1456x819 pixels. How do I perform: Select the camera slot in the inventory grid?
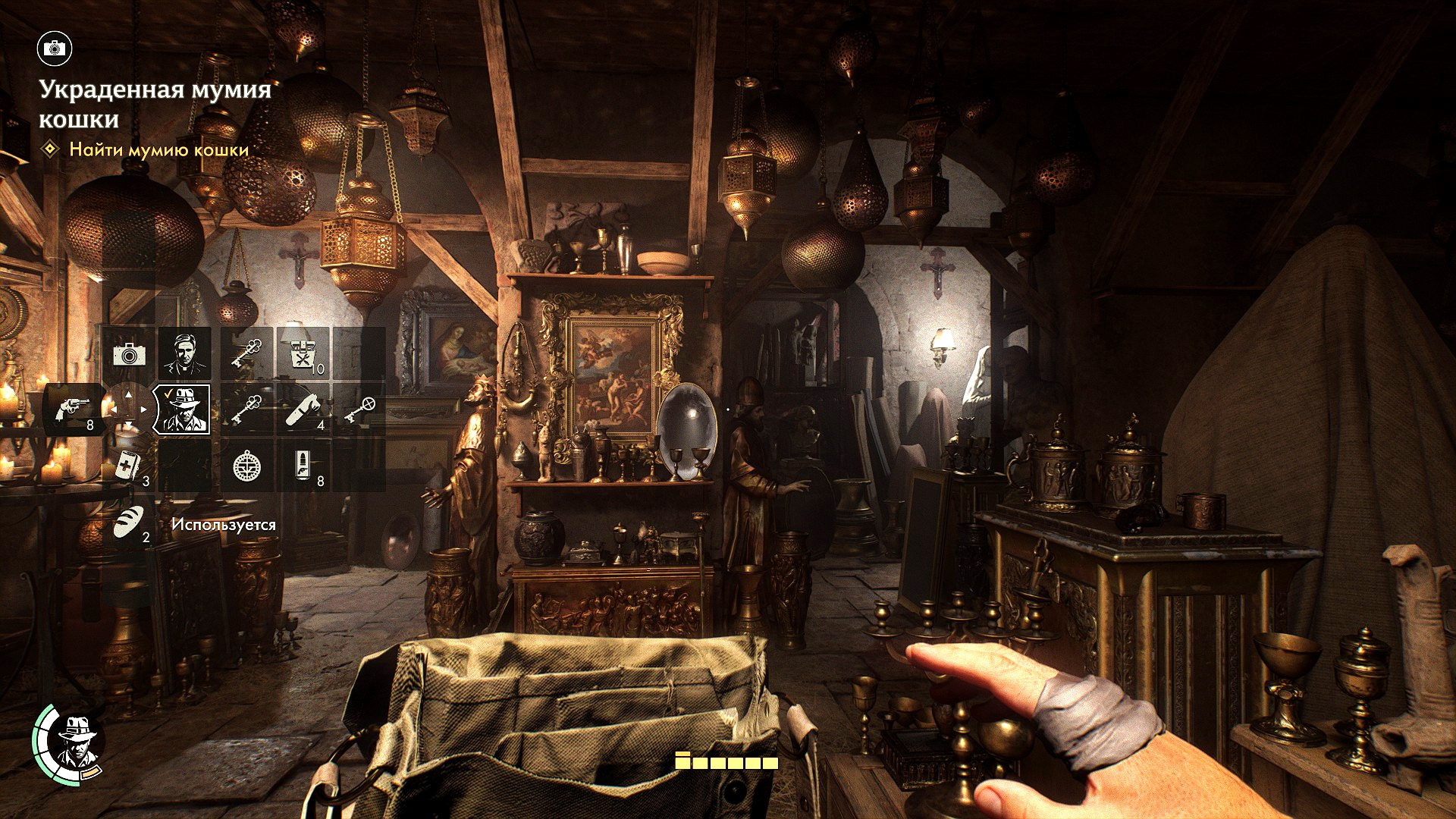pyautogui.click(x=128, y=353)
